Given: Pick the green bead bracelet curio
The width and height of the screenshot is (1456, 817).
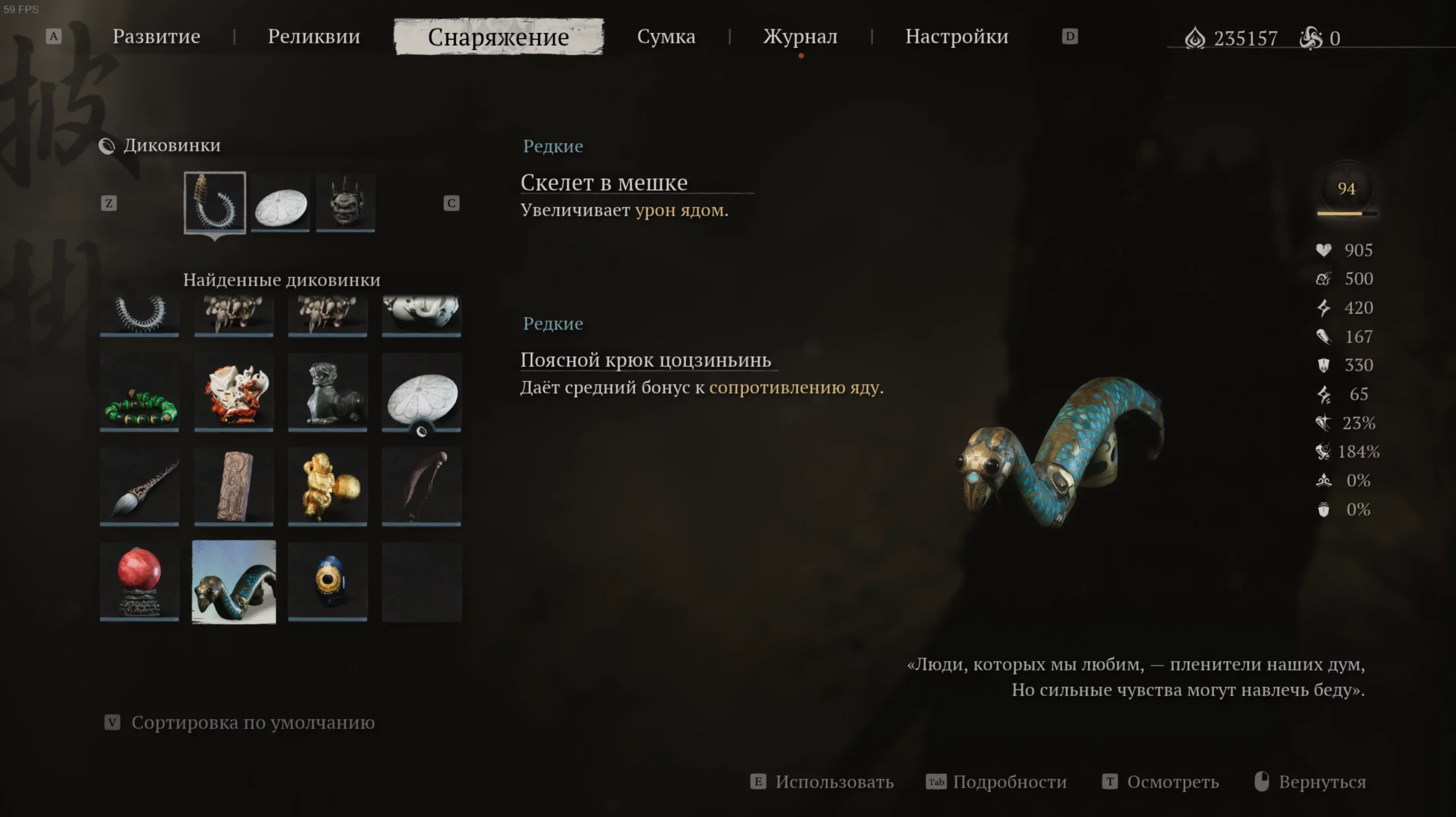Looking at the screenshot, I should [x=139, y=392].
